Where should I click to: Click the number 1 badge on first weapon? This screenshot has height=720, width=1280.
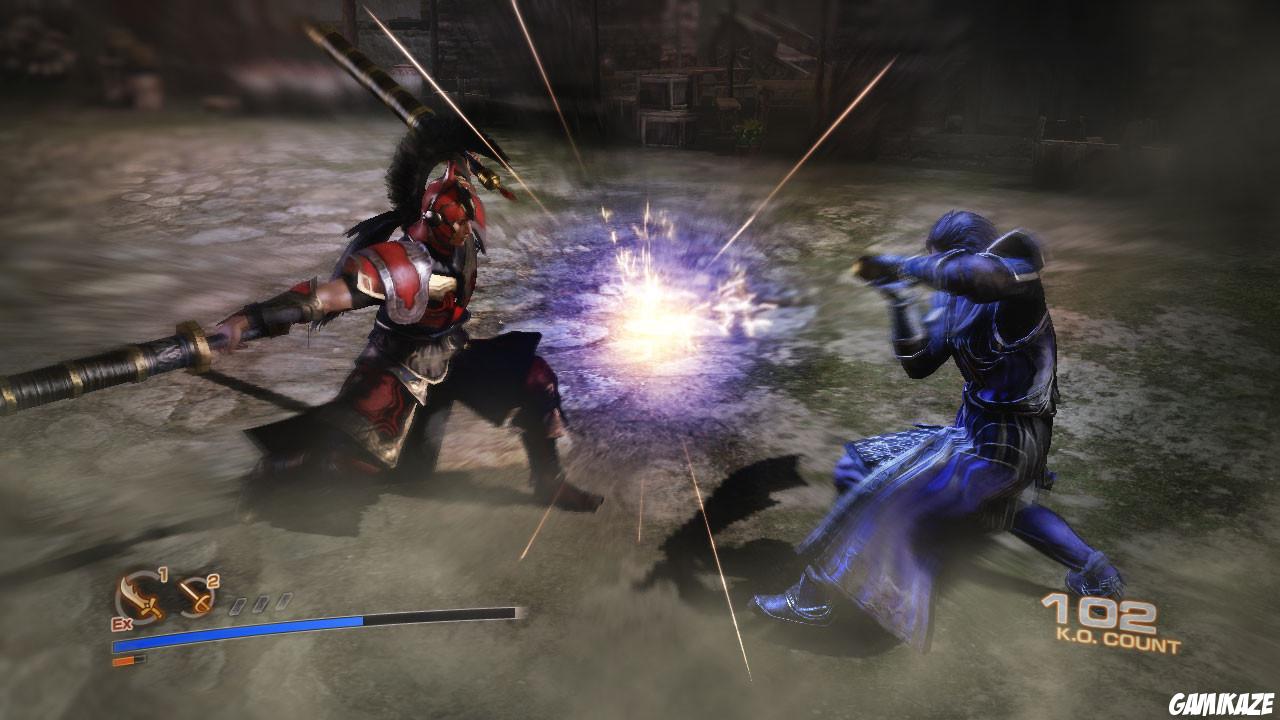162,575
